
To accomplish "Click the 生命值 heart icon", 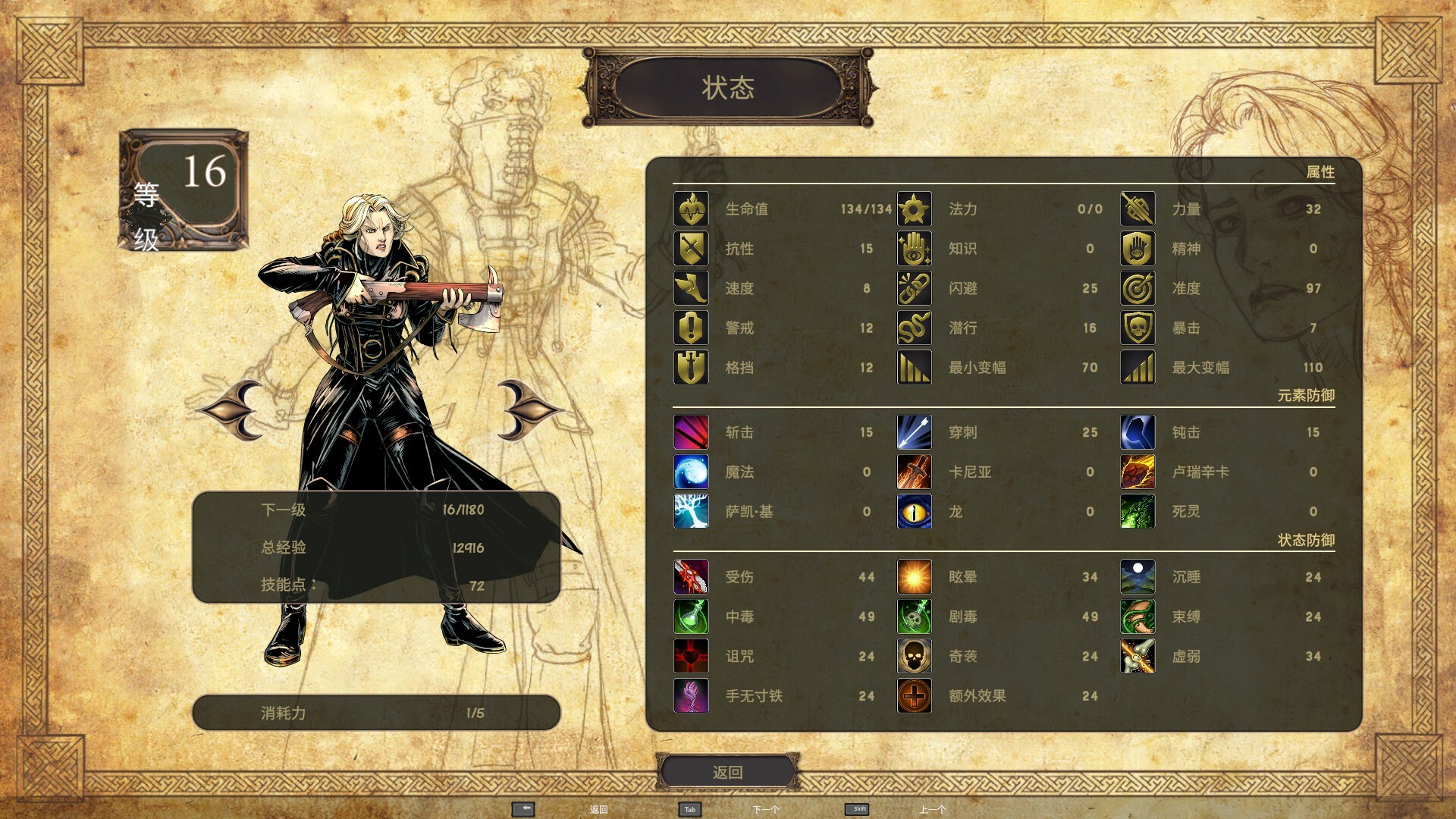I will [692, 209].
